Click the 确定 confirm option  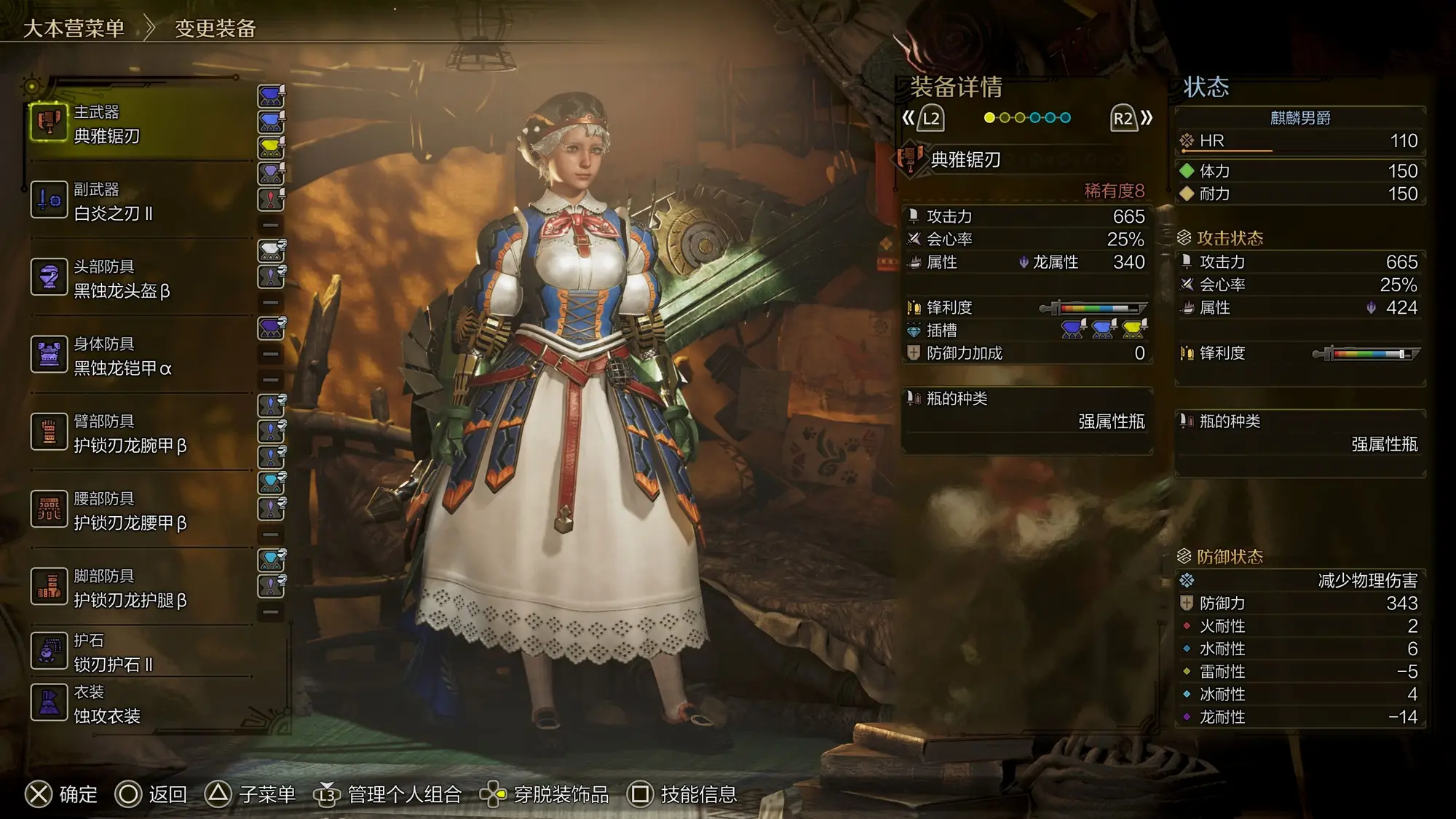[62, 794]
